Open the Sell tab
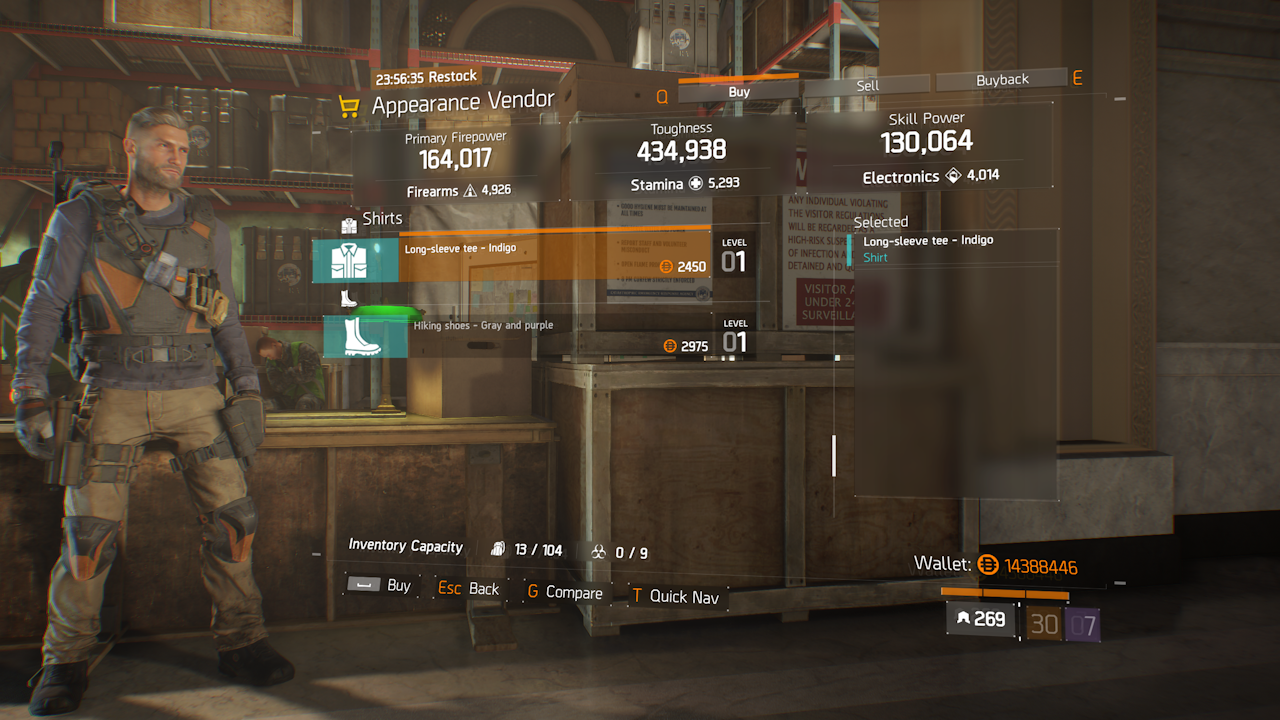Image resolution: width=1280 pixels, height=720 pixels. (867, 85)
